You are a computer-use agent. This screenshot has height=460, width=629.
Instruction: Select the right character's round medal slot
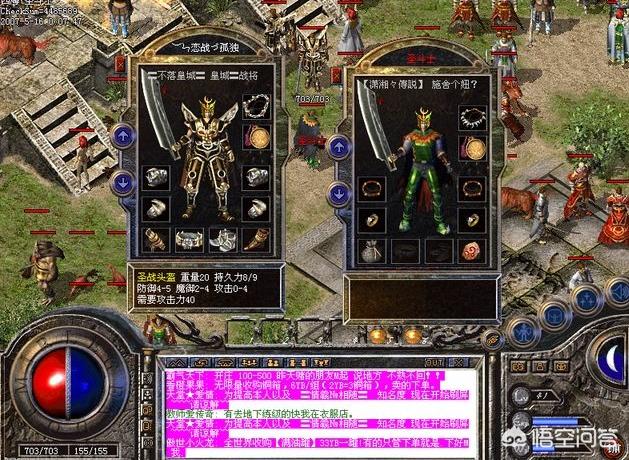point(473,148)
